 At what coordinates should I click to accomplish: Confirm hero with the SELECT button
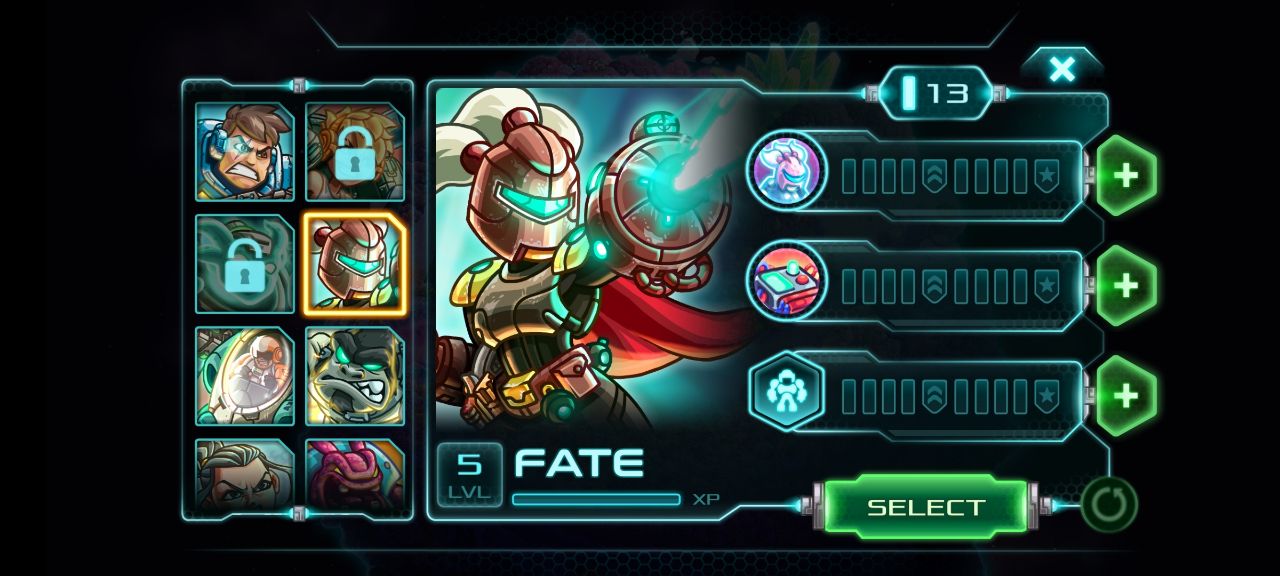[x=925, y=507]
